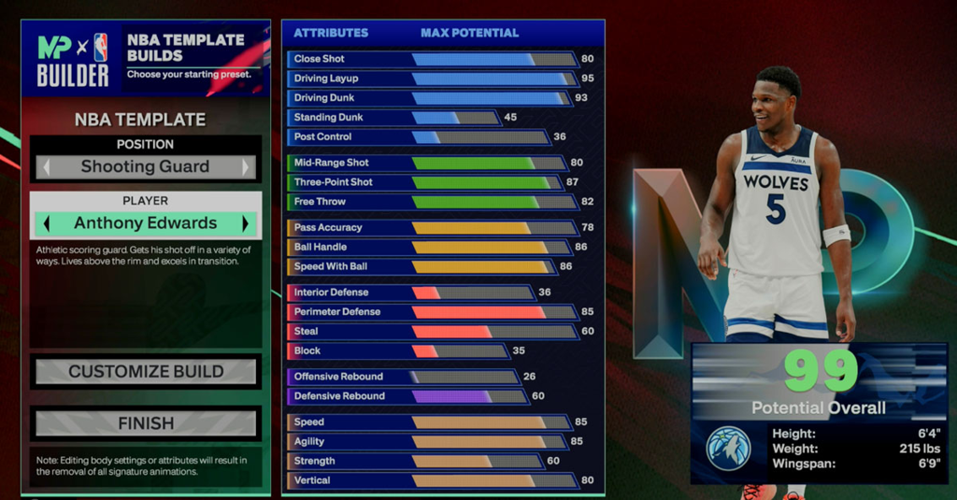Screen dimensions: 957x500
Task: Choose the Driving Dunk attribute row
Action: point(430,98)
